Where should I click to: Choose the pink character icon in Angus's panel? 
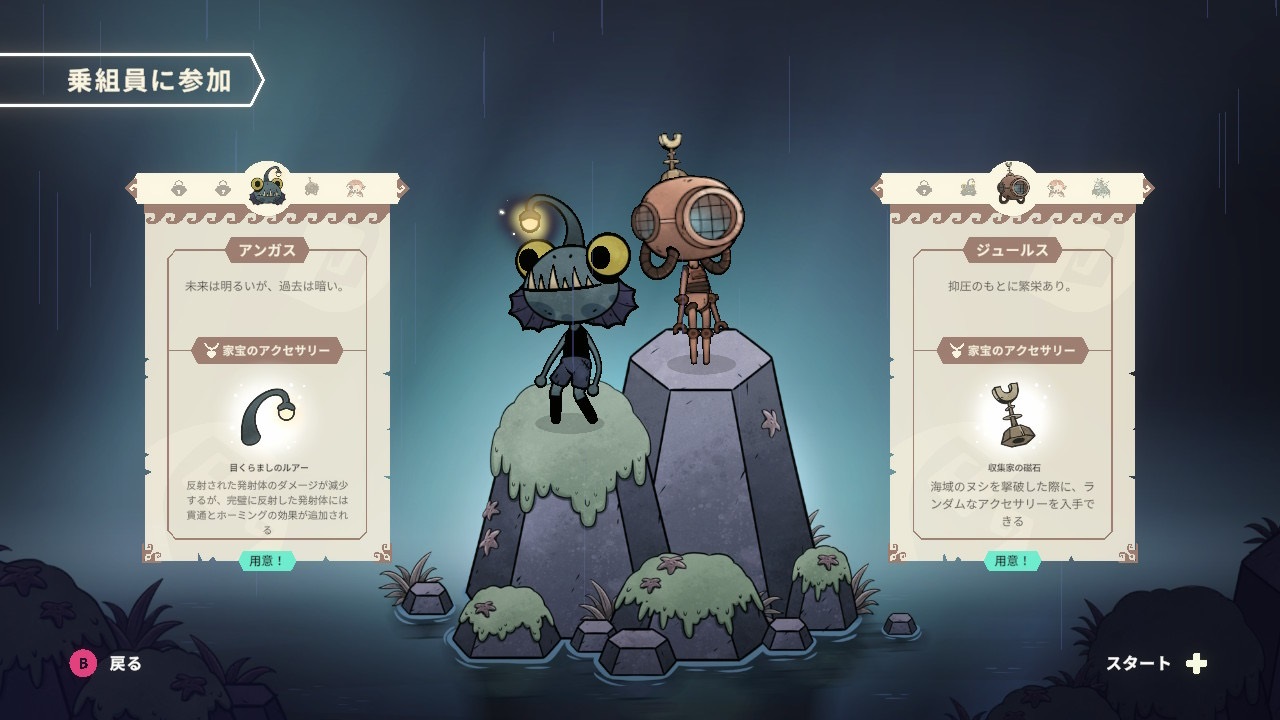pyautogui.click(x=355, y=187)
